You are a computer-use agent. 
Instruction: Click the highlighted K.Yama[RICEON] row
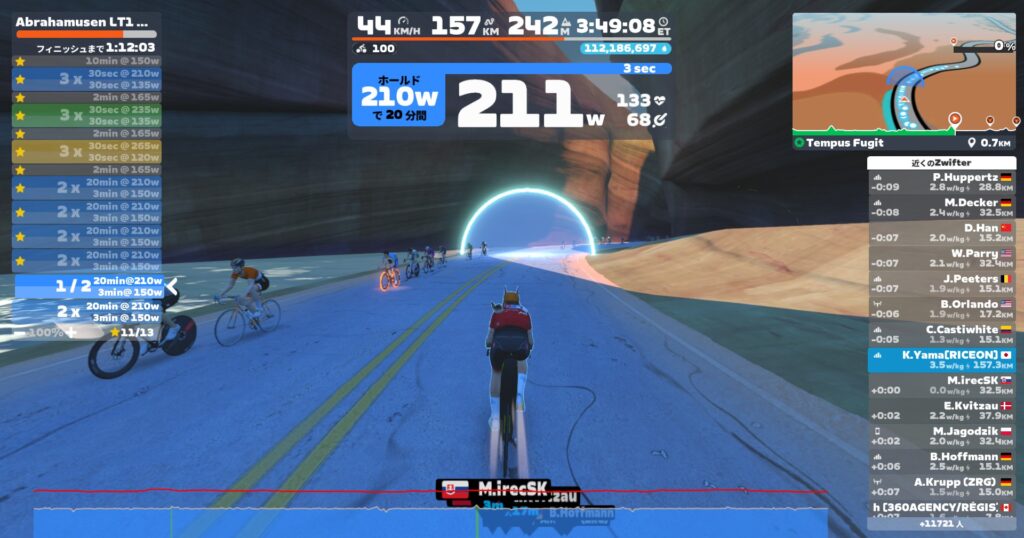point(941,359)
